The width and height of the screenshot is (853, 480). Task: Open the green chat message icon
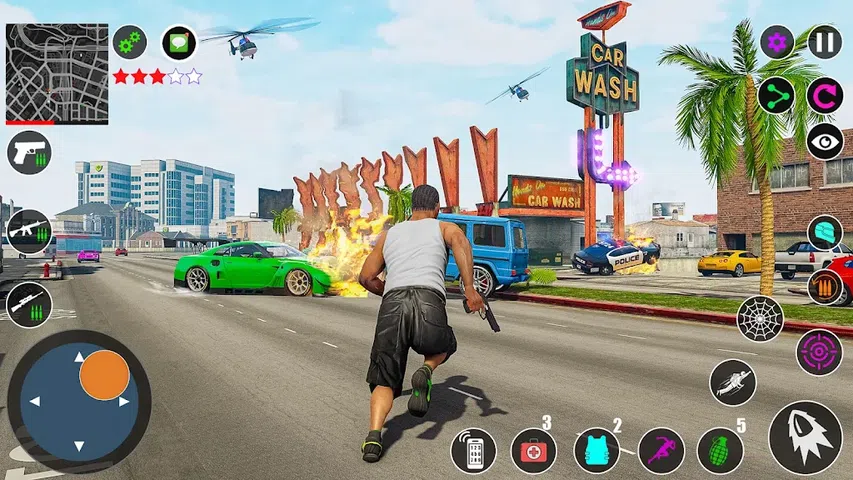tap(179, 42)
